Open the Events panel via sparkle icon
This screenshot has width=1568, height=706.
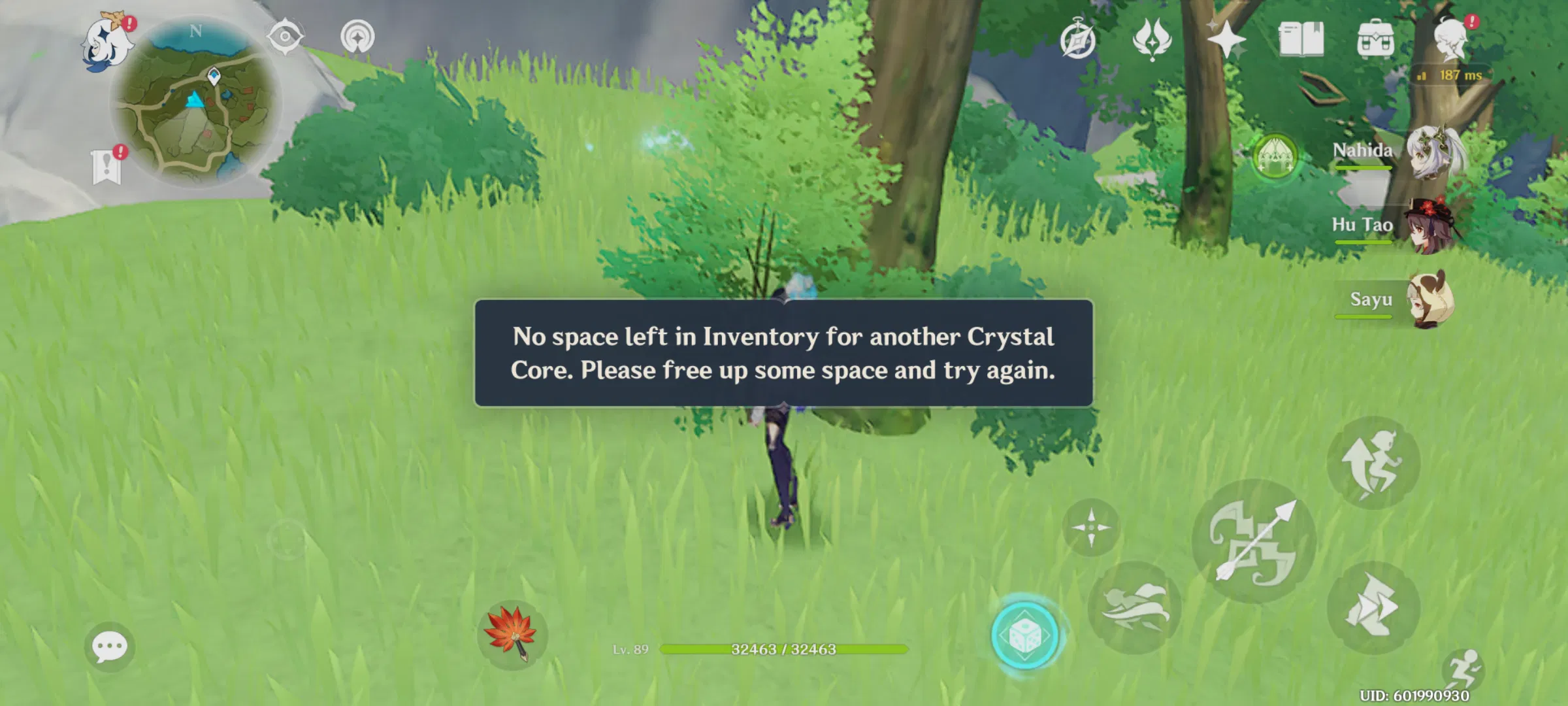(1228, 41)
